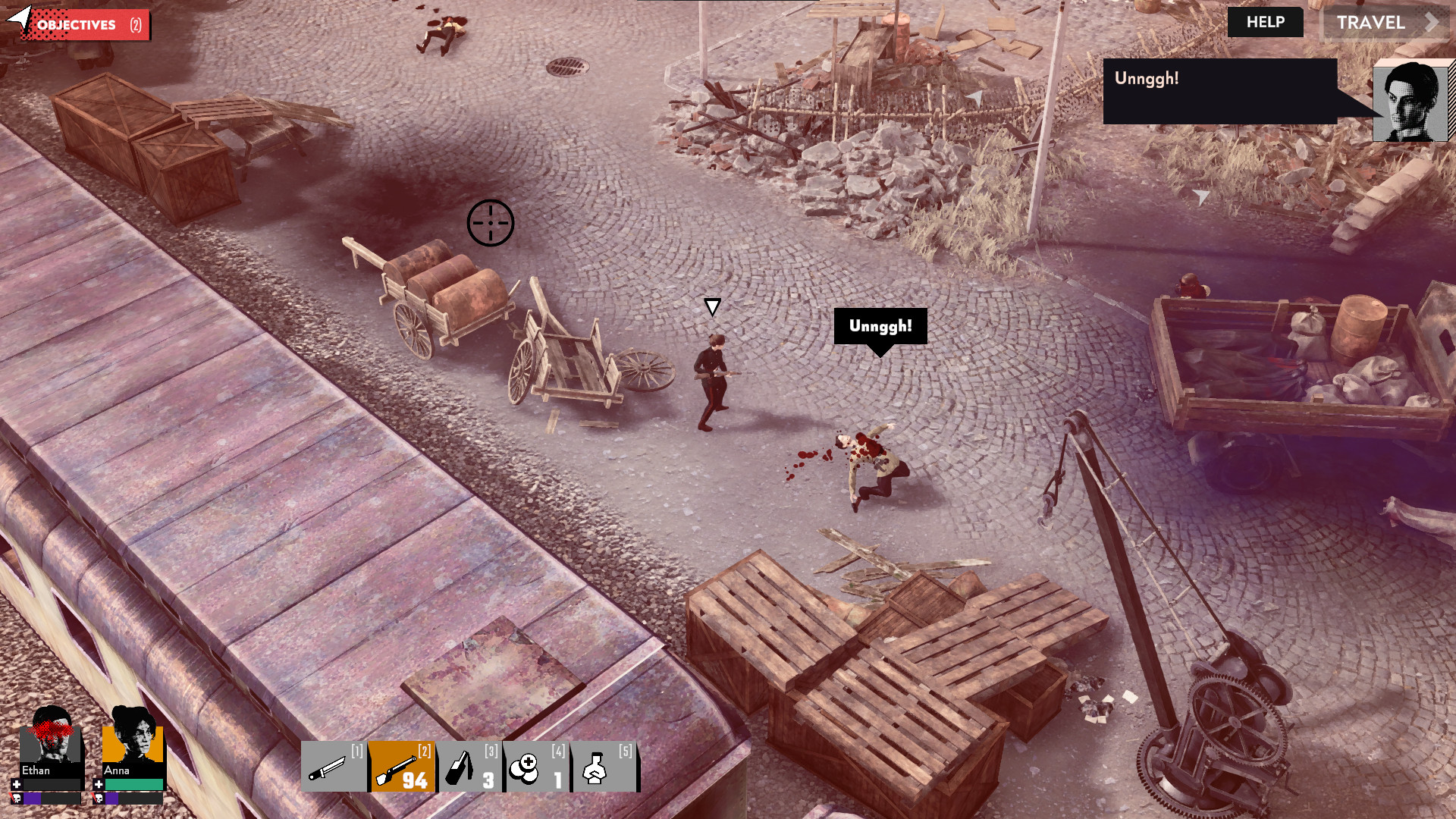Click the skull icon under Ethan's portrait

coord(16,798)
